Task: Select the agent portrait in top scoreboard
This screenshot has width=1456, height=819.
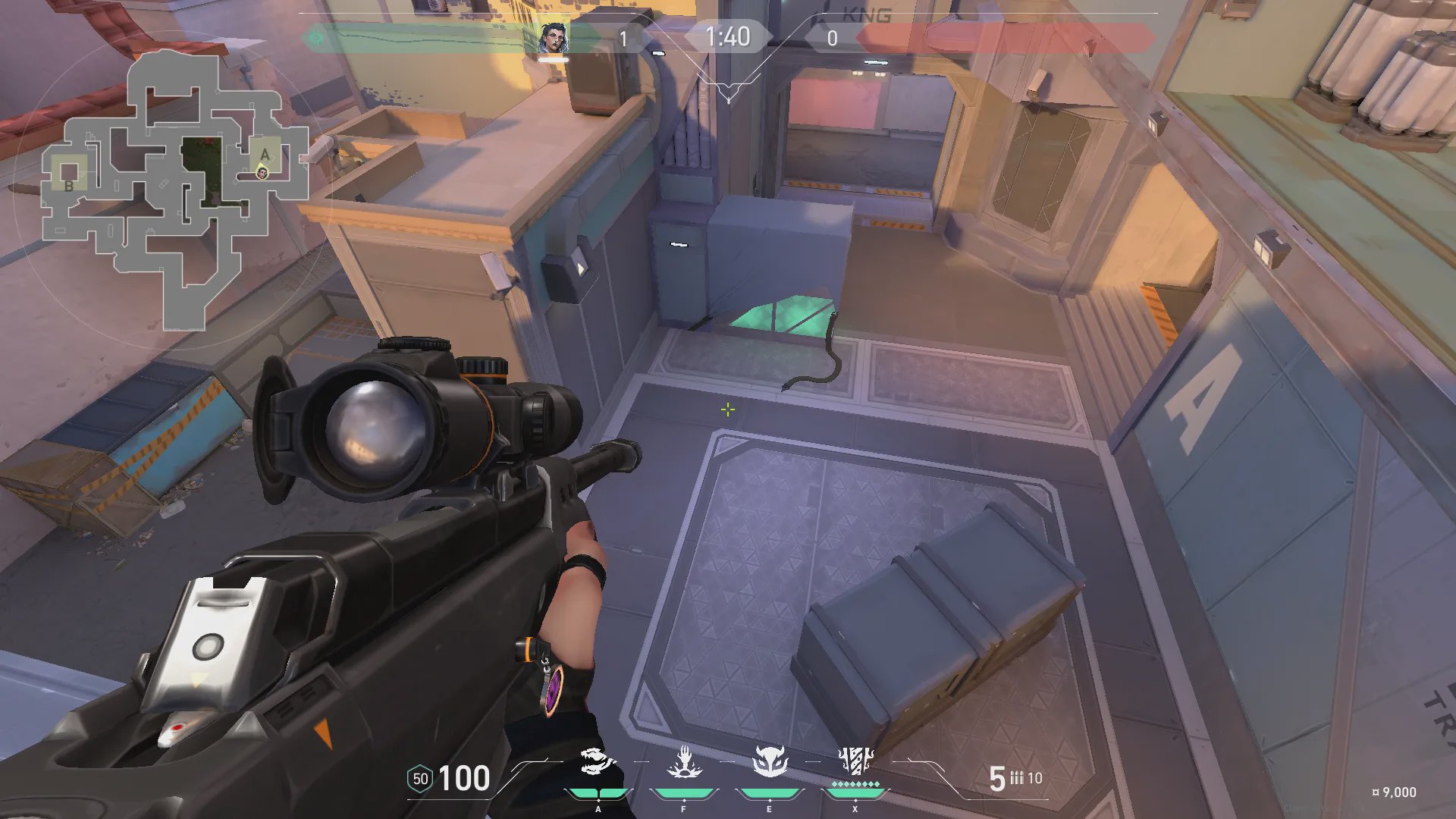Action: (554, 38)
